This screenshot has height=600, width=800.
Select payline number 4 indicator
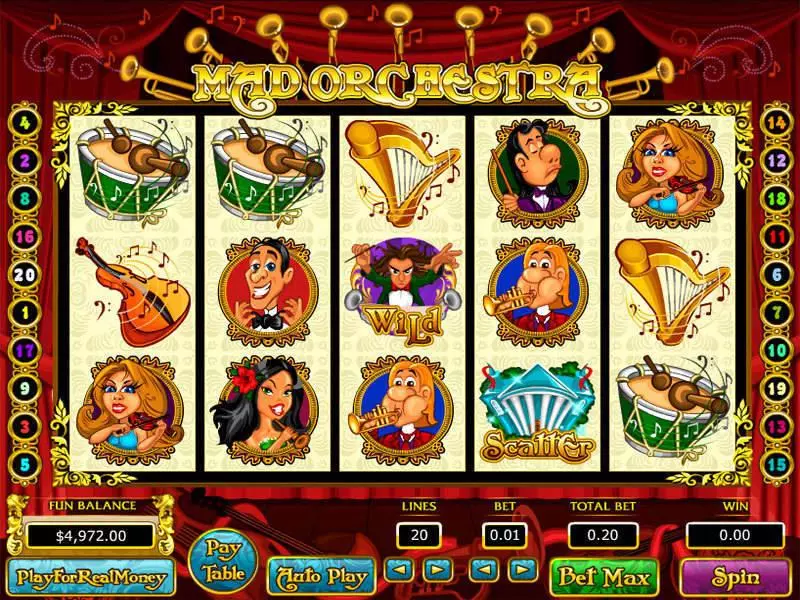coord(24,126)
